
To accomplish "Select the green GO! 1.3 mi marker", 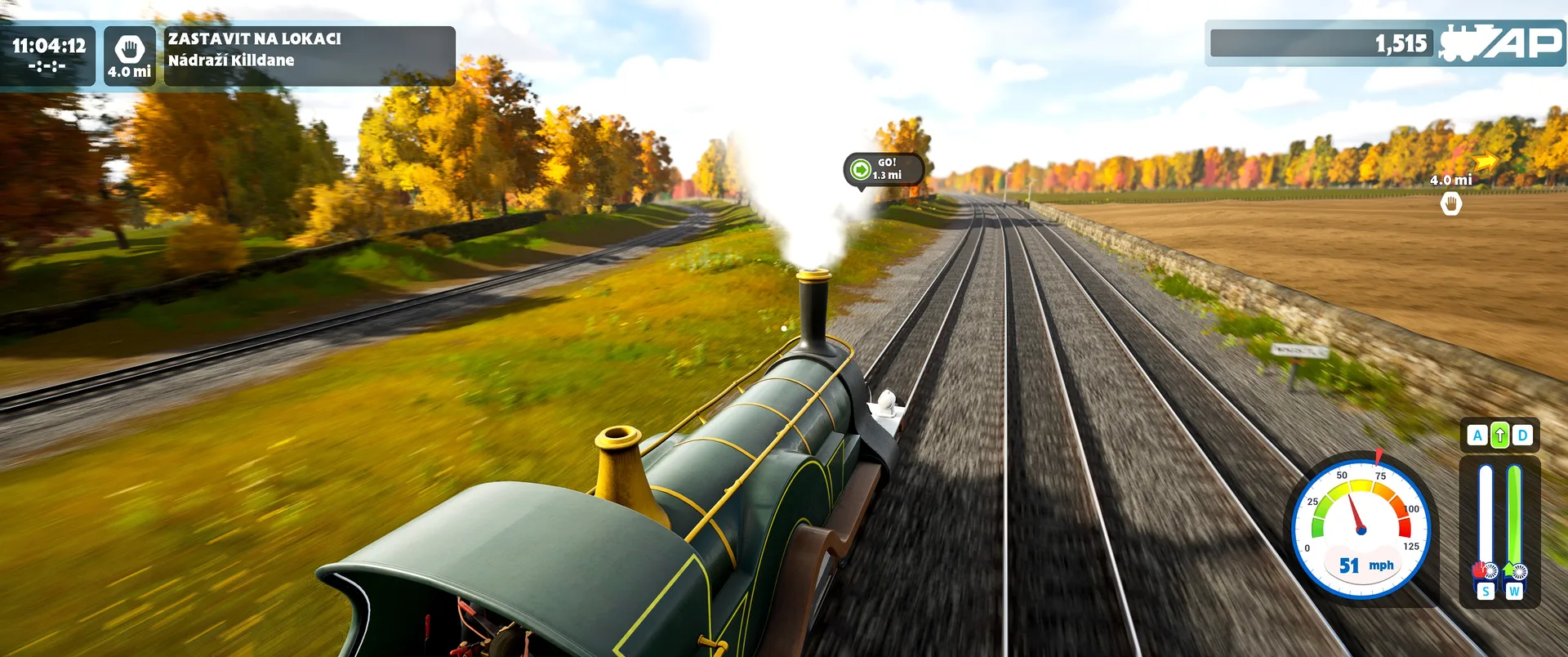I will click(884, 169).
